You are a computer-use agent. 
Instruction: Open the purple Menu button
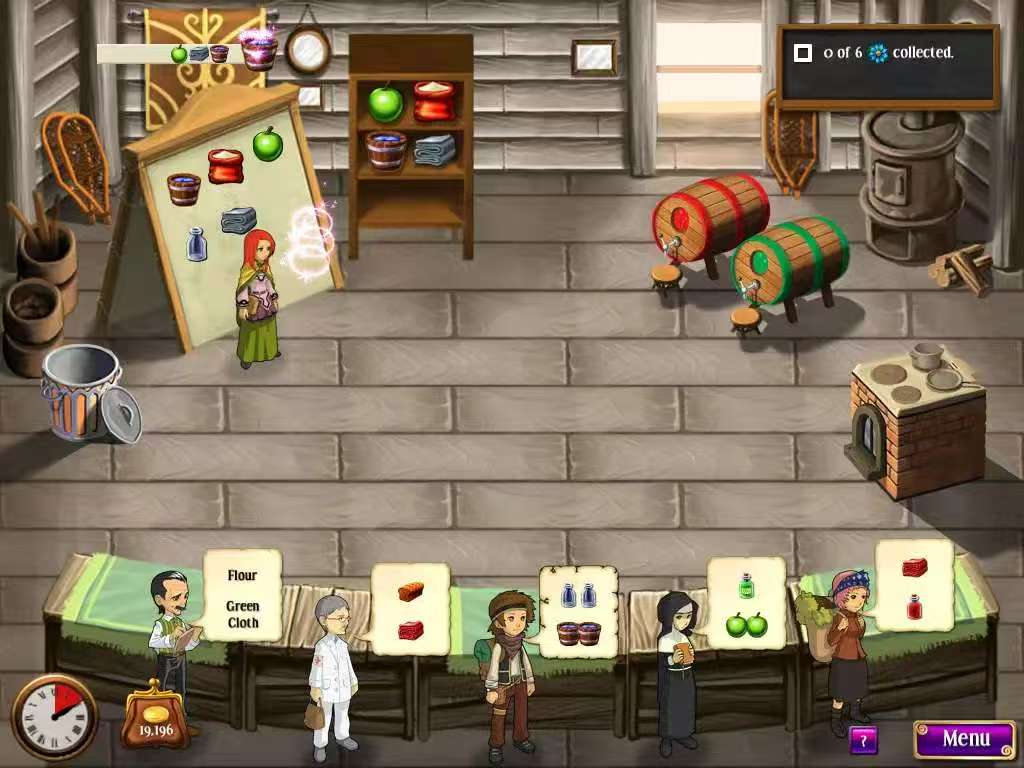point(964,739)
